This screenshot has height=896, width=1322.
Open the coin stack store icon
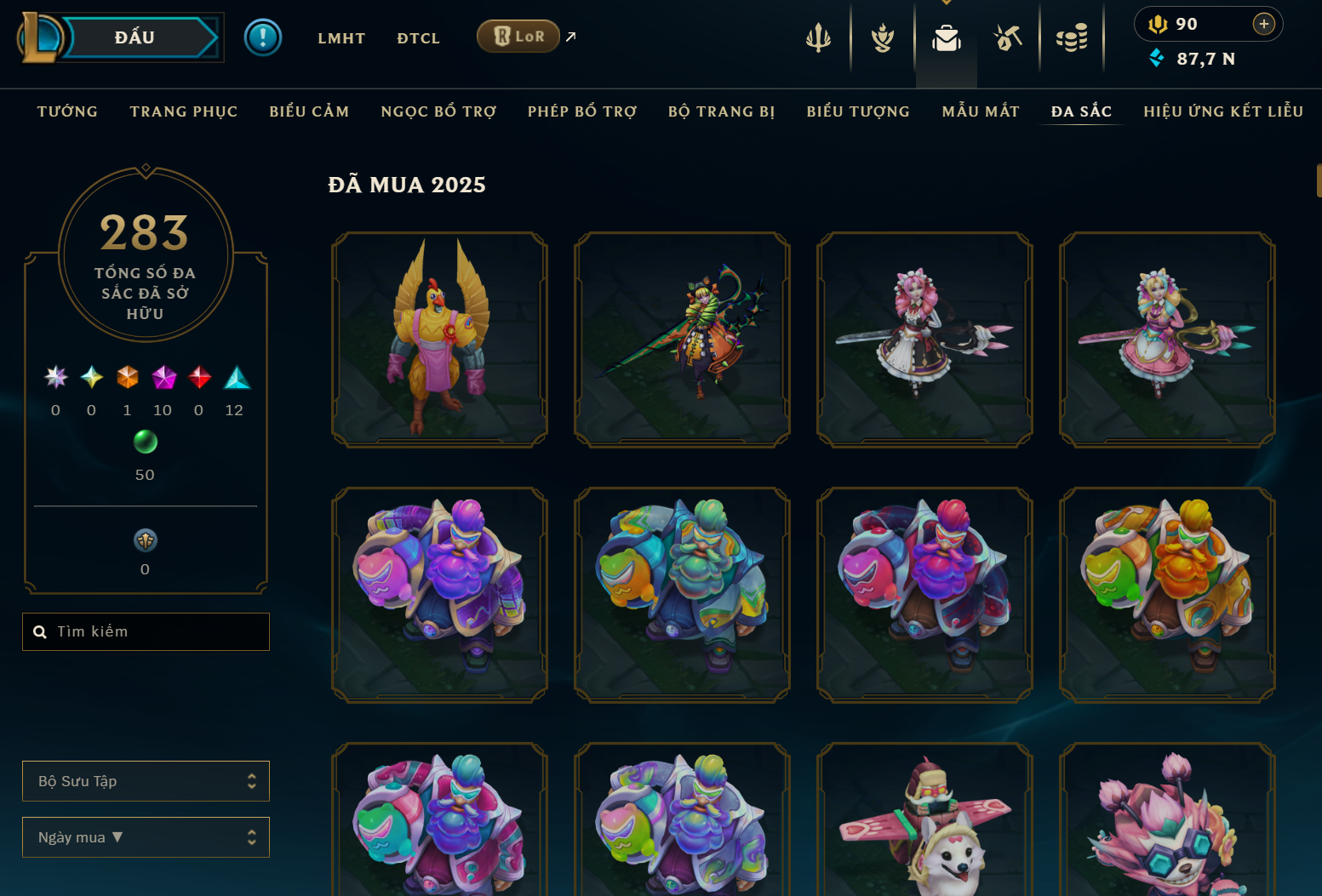[x=1072, y=37]
